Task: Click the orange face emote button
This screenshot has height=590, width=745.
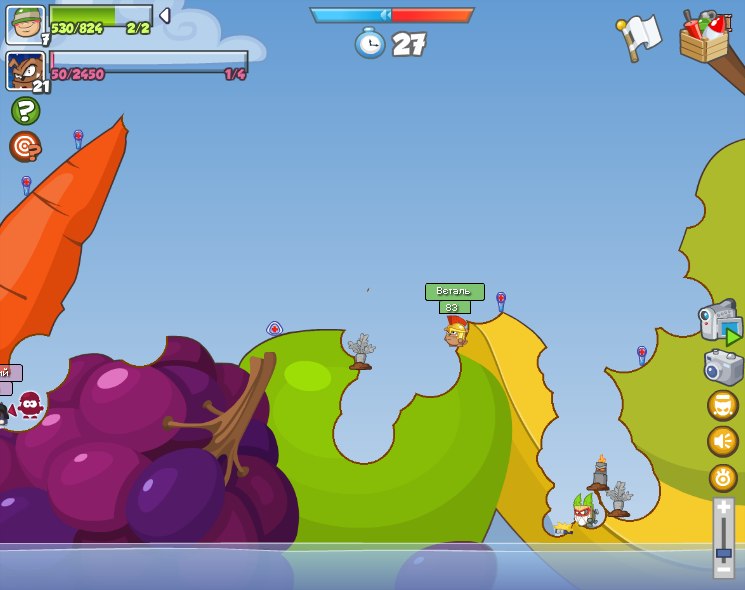Action: point(722,405)
